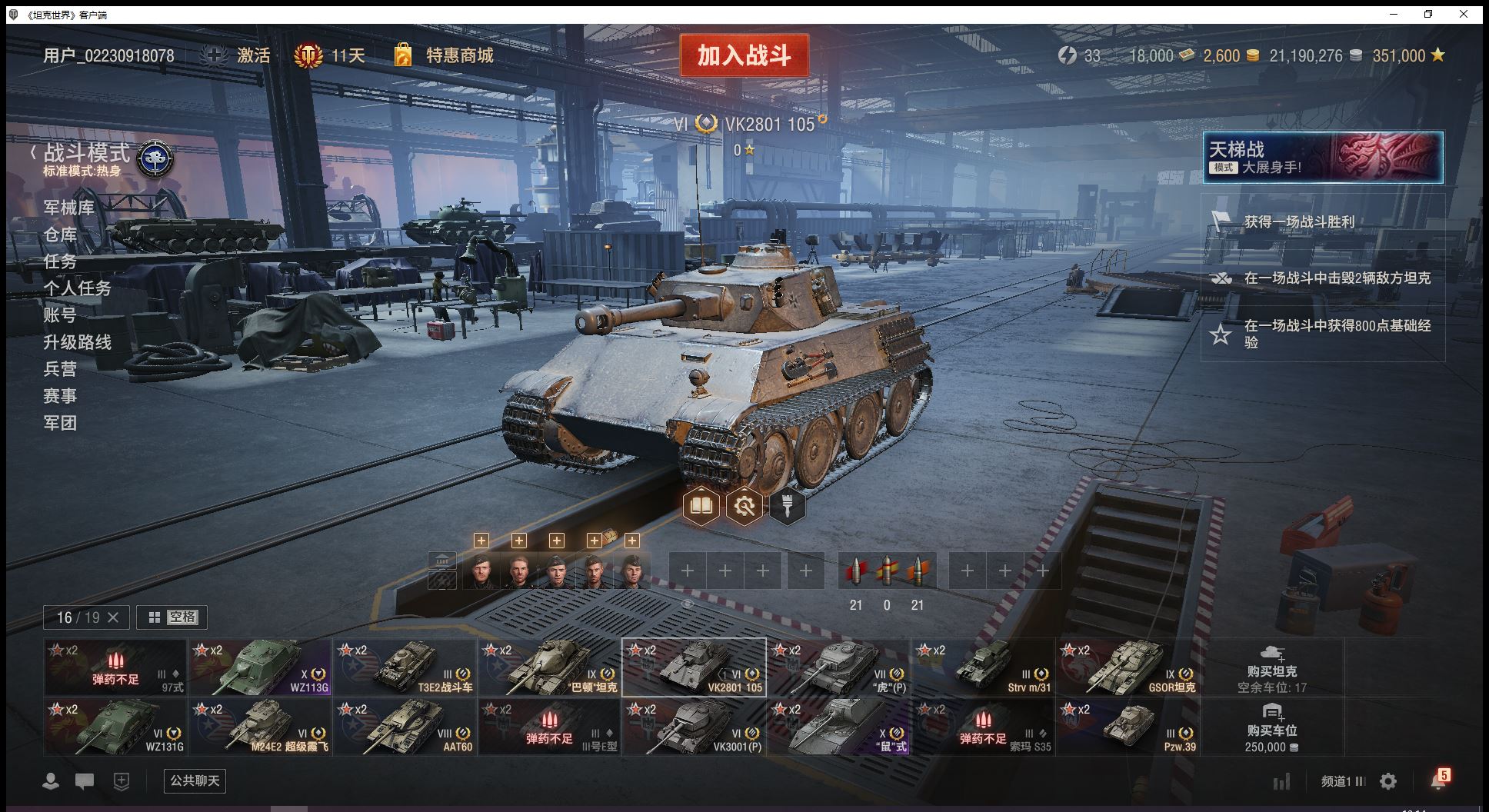
Task: Open the notification bell with badge
Action: (x=1437, y=780)
